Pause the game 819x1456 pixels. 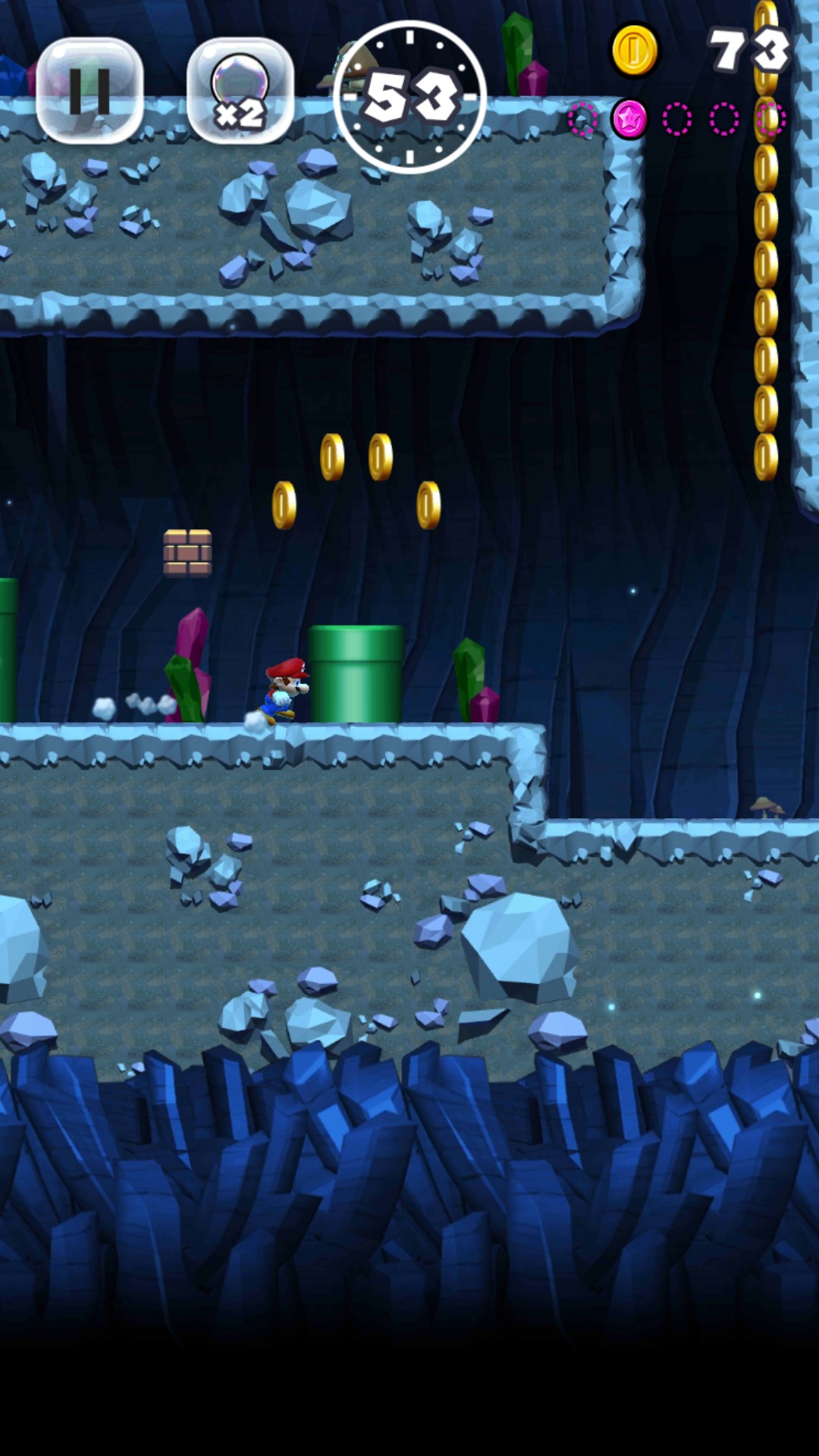(x=89, y=91)
